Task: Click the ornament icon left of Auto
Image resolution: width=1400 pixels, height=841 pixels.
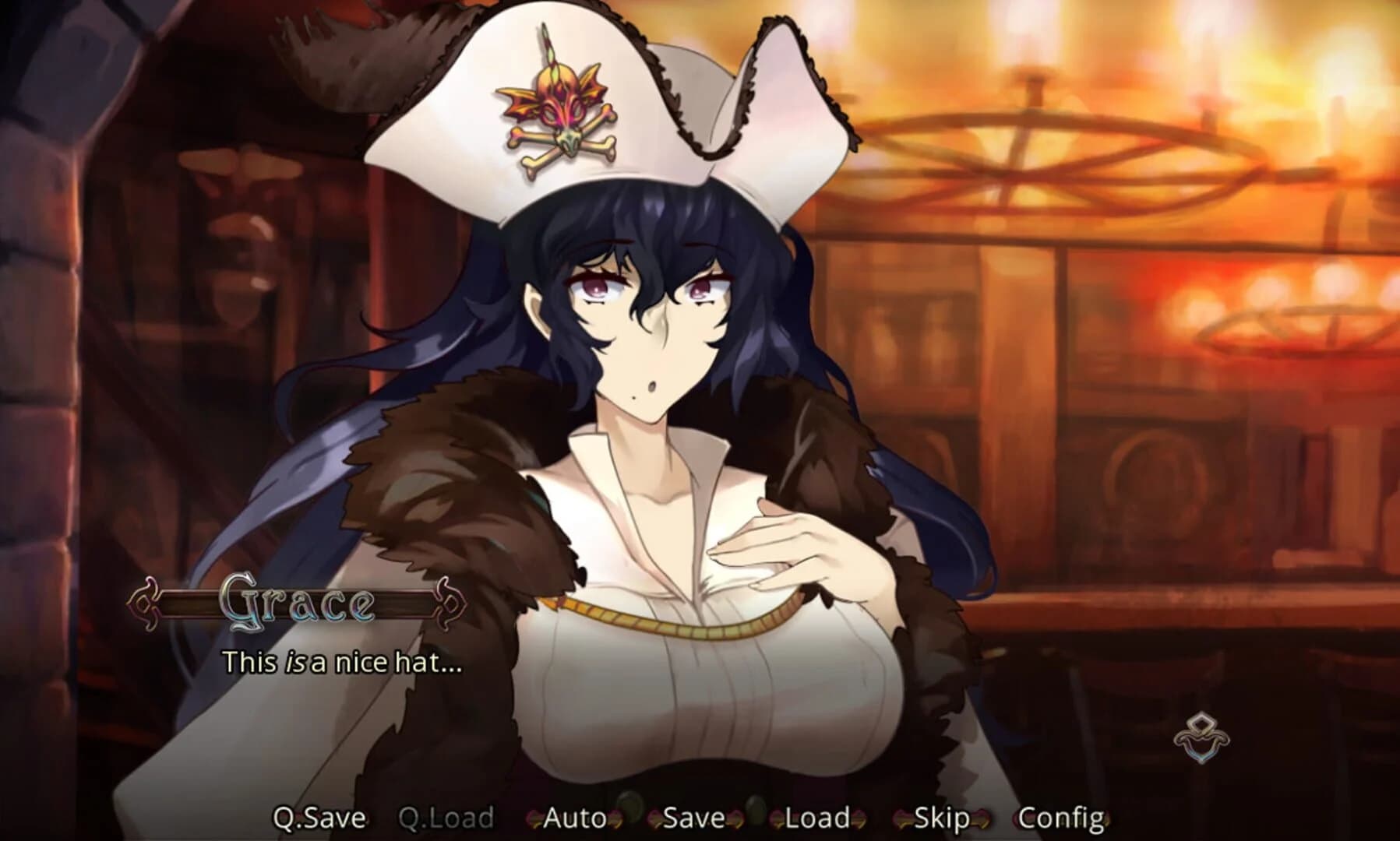Action: (x=532, y=819)
